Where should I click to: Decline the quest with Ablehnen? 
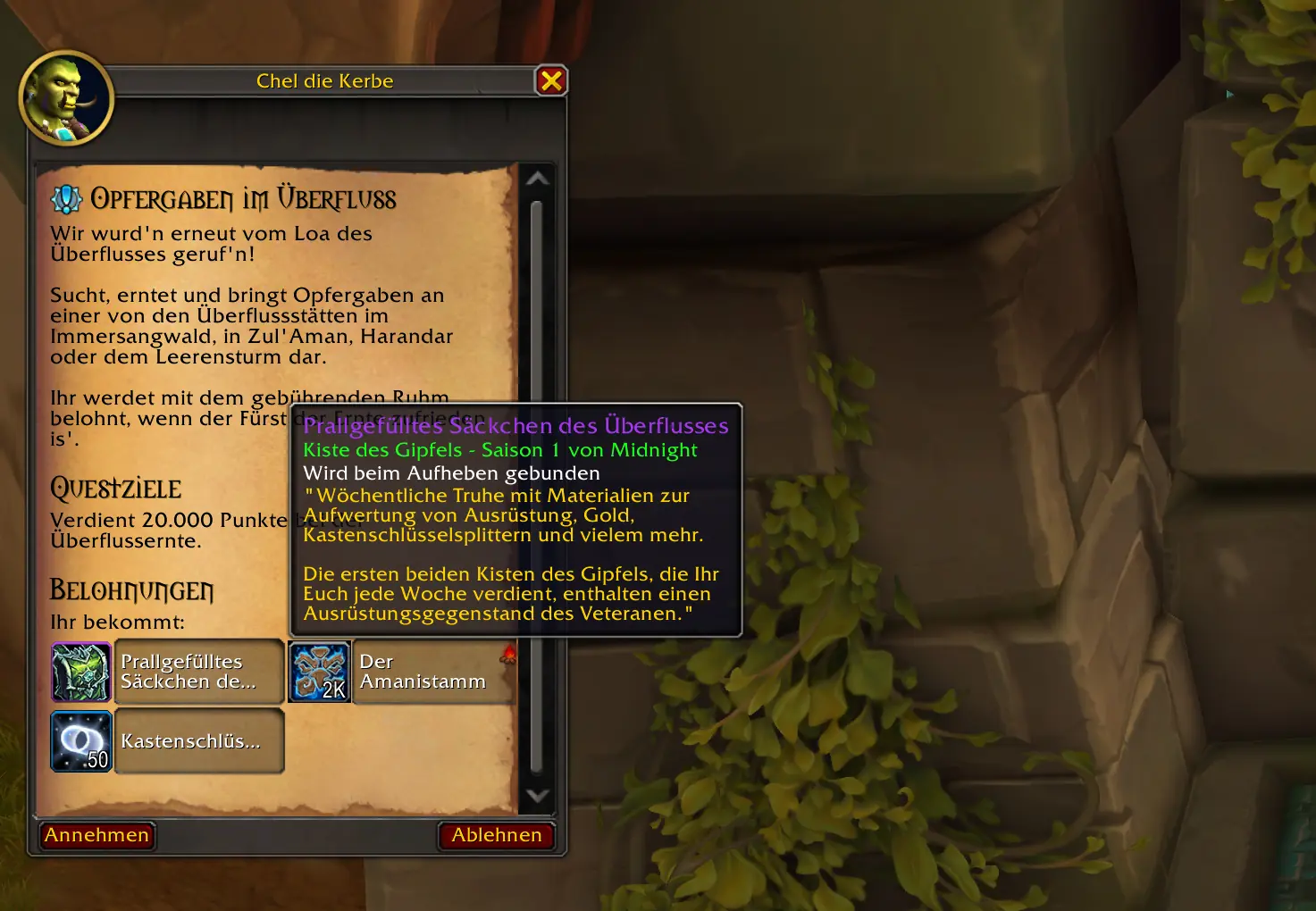496,835
